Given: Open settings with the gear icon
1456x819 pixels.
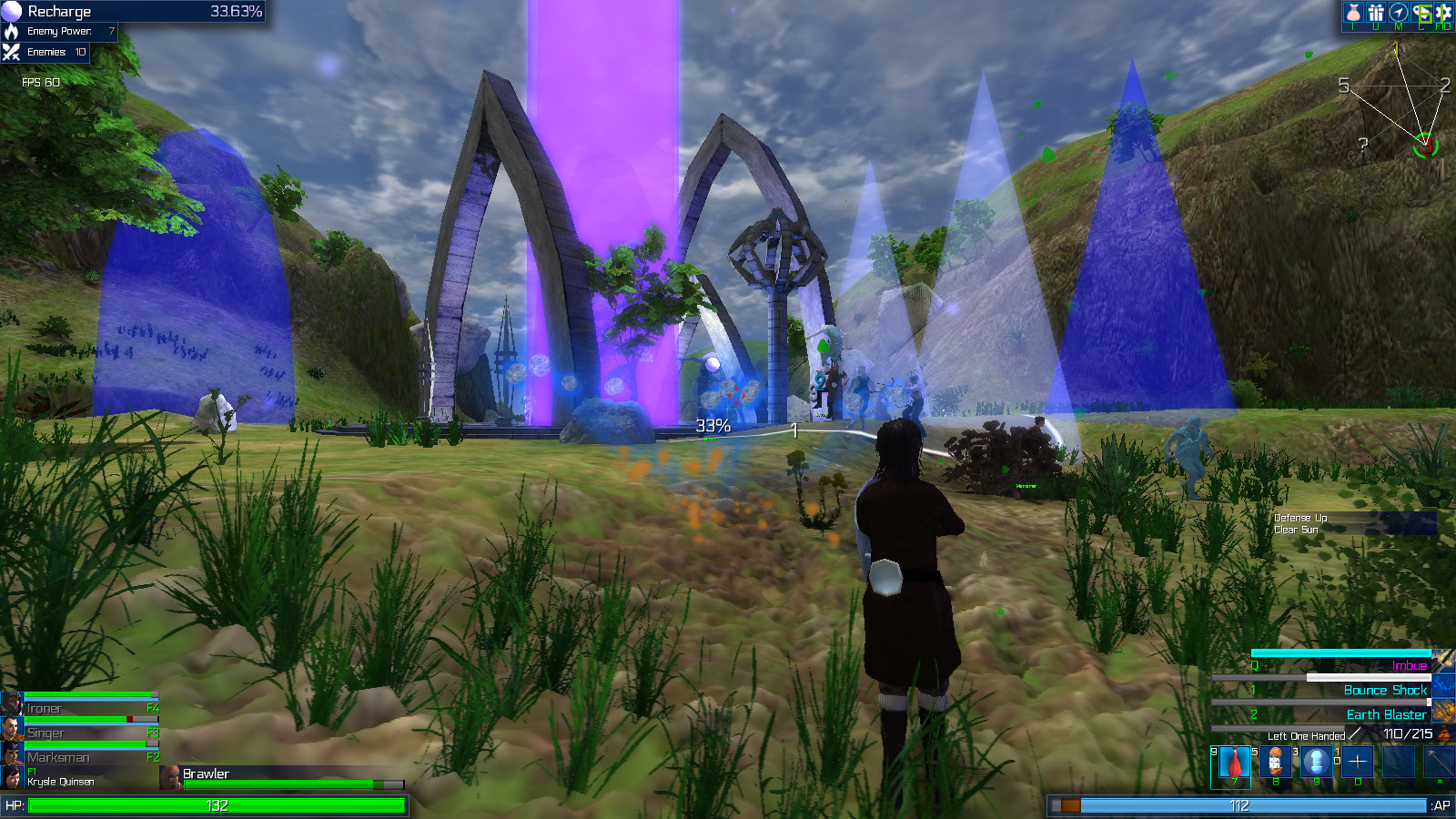Looking at the screenshot, I should point(1444,12).
